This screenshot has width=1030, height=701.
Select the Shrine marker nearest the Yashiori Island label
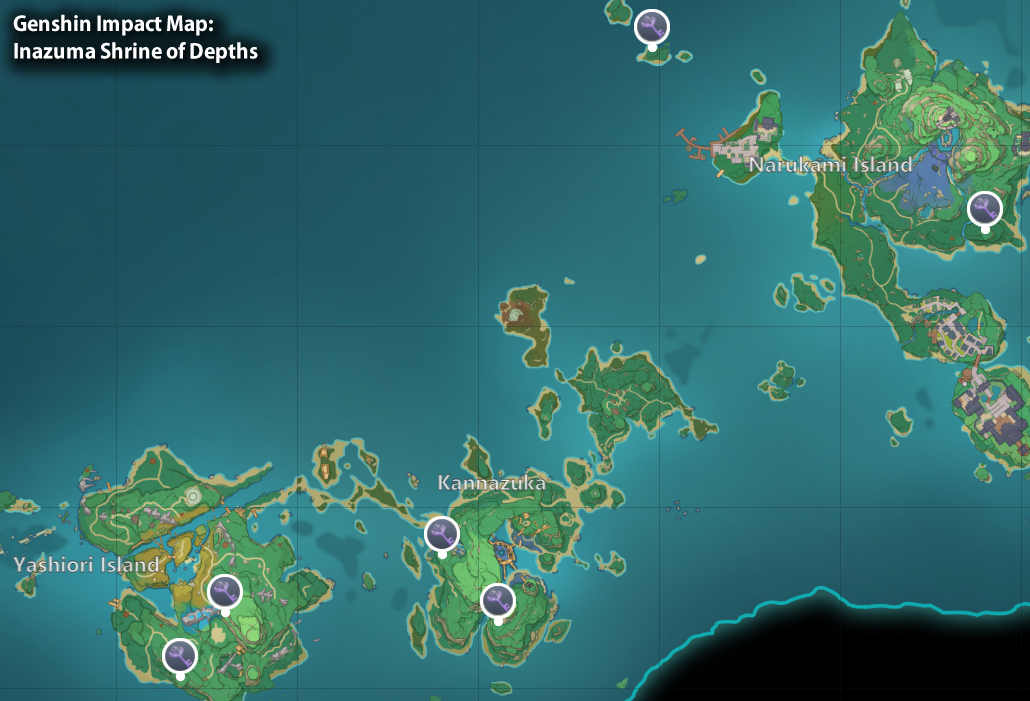[225, 592]
